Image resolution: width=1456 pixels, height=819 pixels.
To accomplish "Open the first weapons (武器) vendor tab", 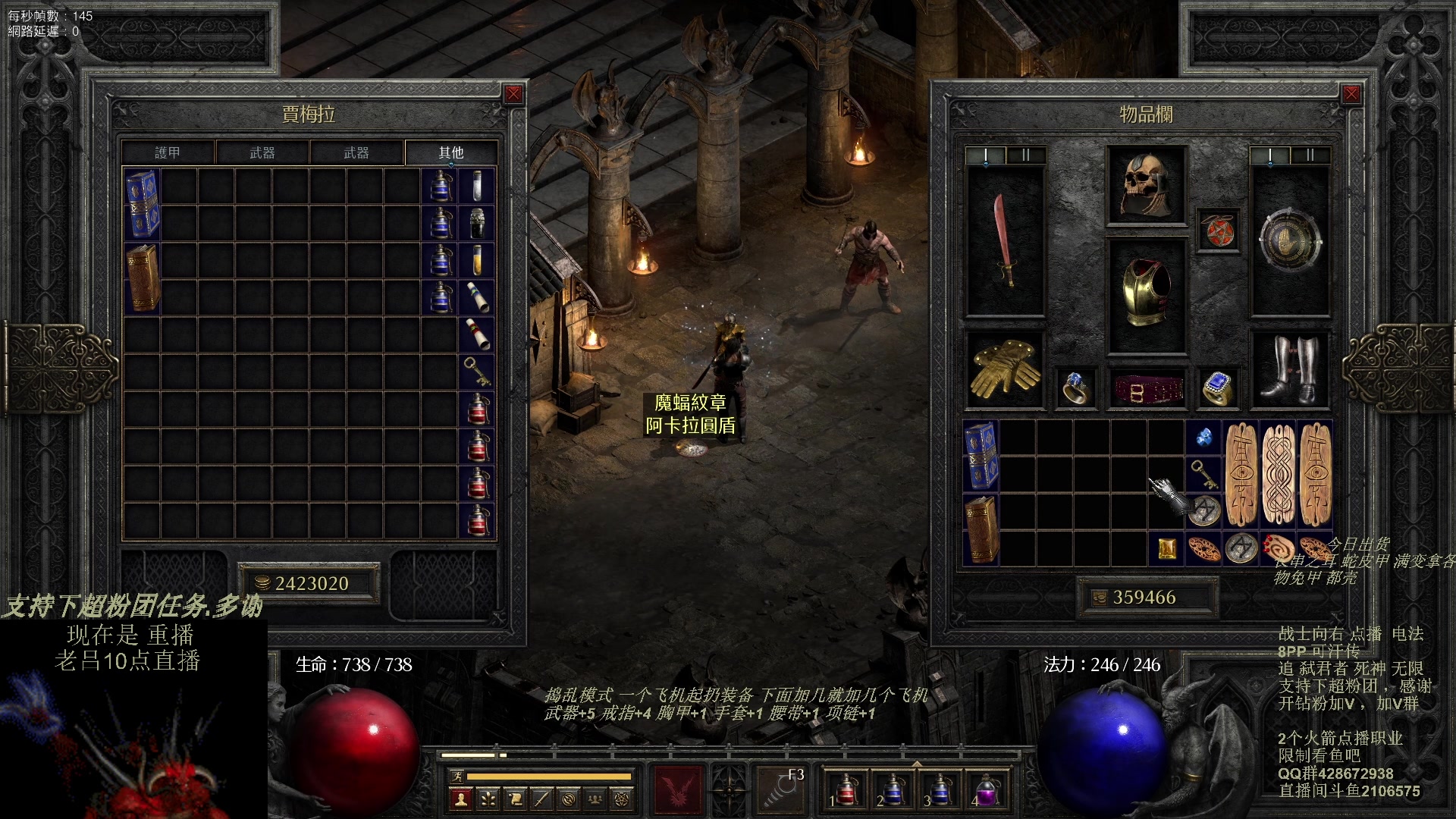I will pos(262,152).
